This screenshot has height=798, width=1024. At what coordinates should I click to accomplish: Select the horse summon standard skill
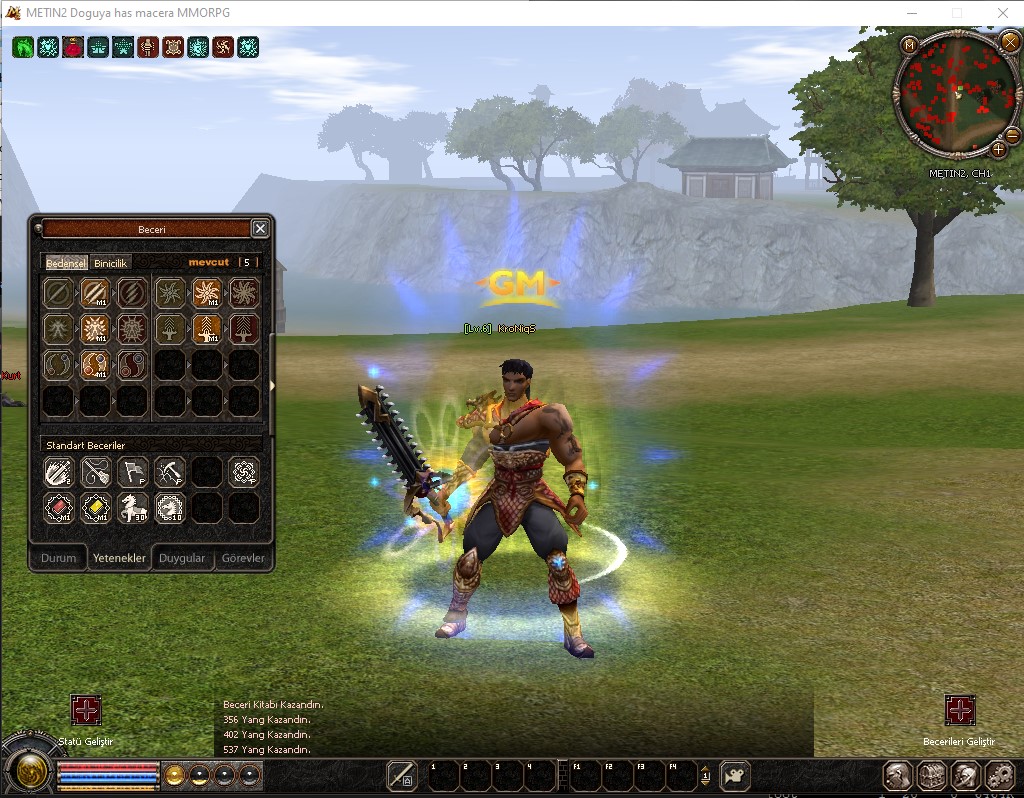(133, 507)
